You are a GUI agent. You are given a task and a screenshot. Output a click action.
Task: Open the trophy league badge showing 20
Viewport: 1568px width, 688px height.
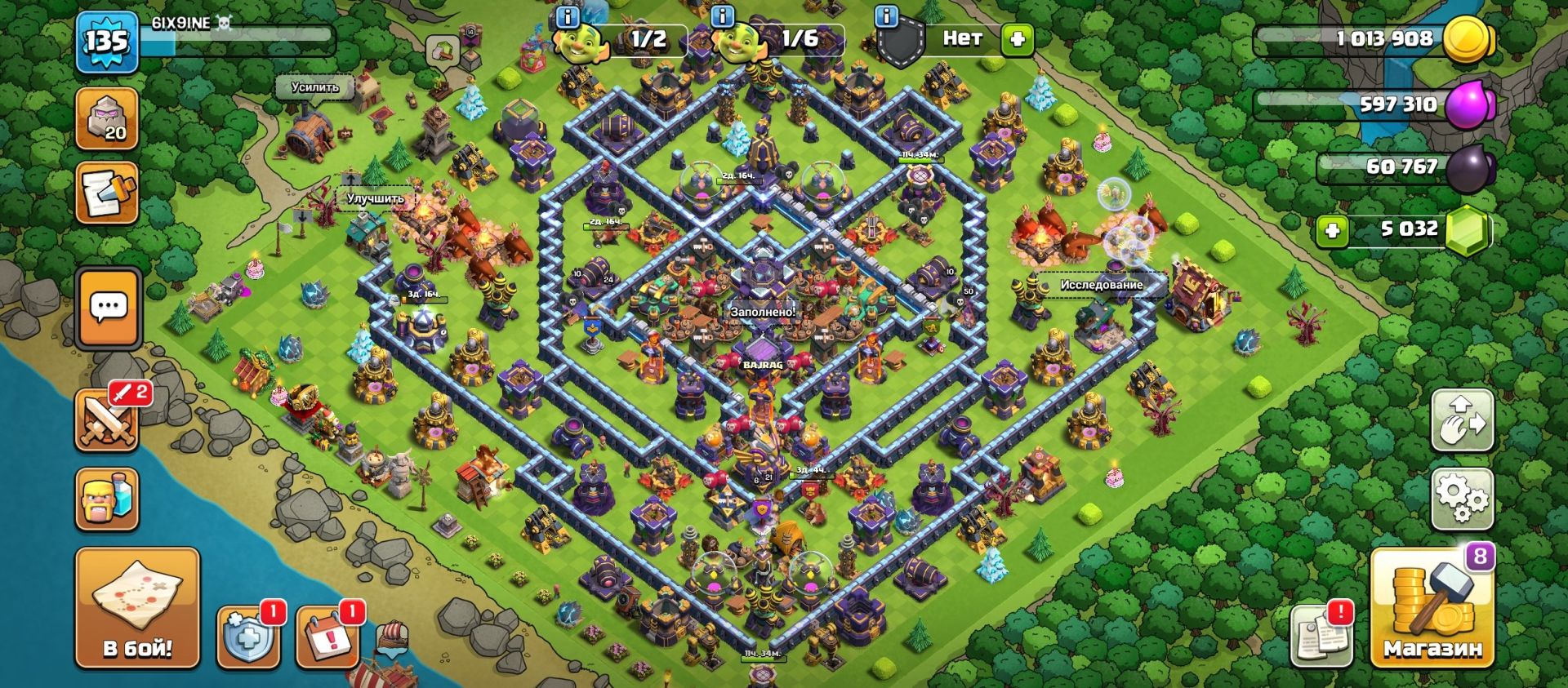tap(107, 119)
